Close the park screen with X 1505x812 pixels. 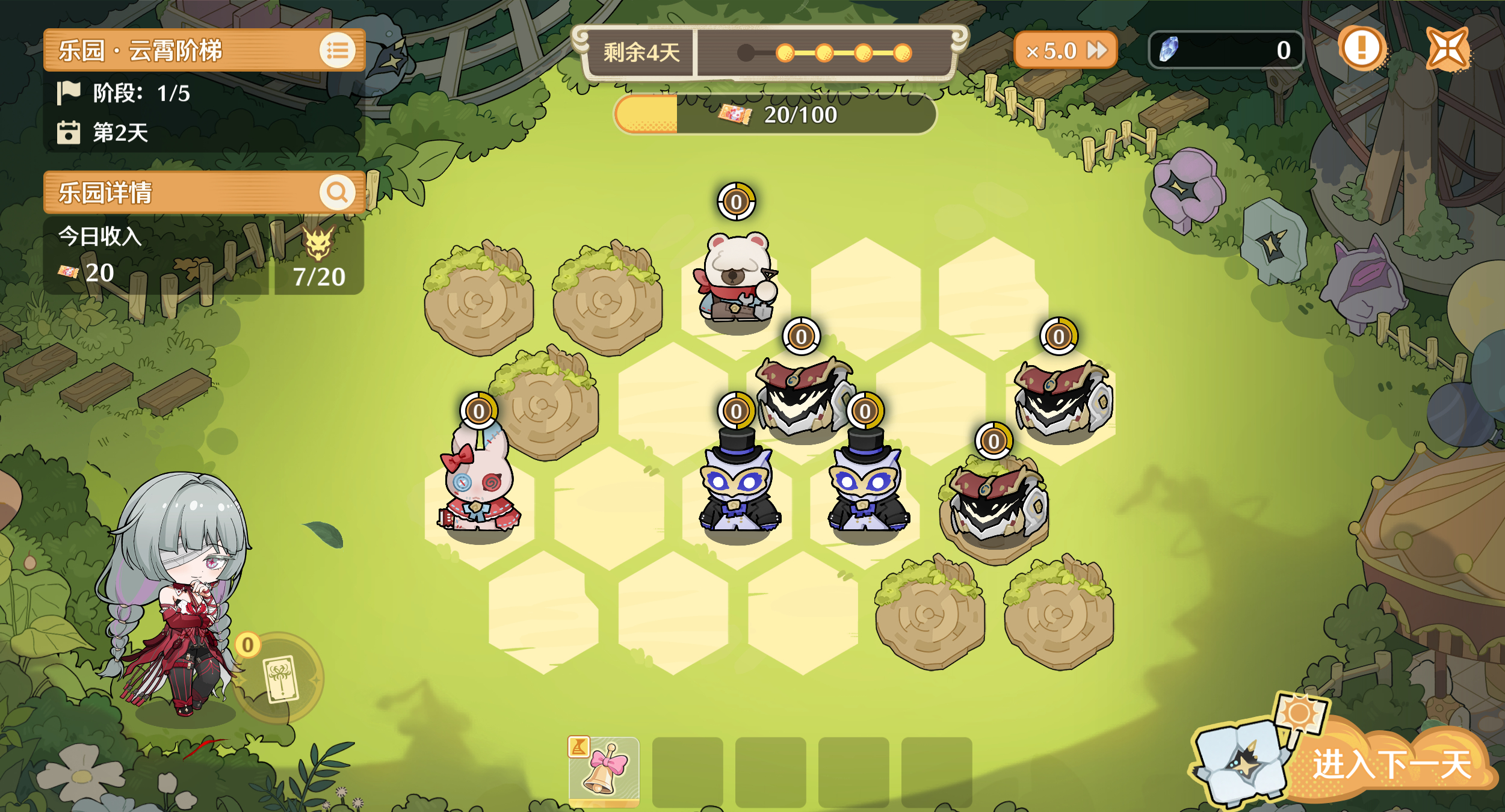pos(1448,49)
